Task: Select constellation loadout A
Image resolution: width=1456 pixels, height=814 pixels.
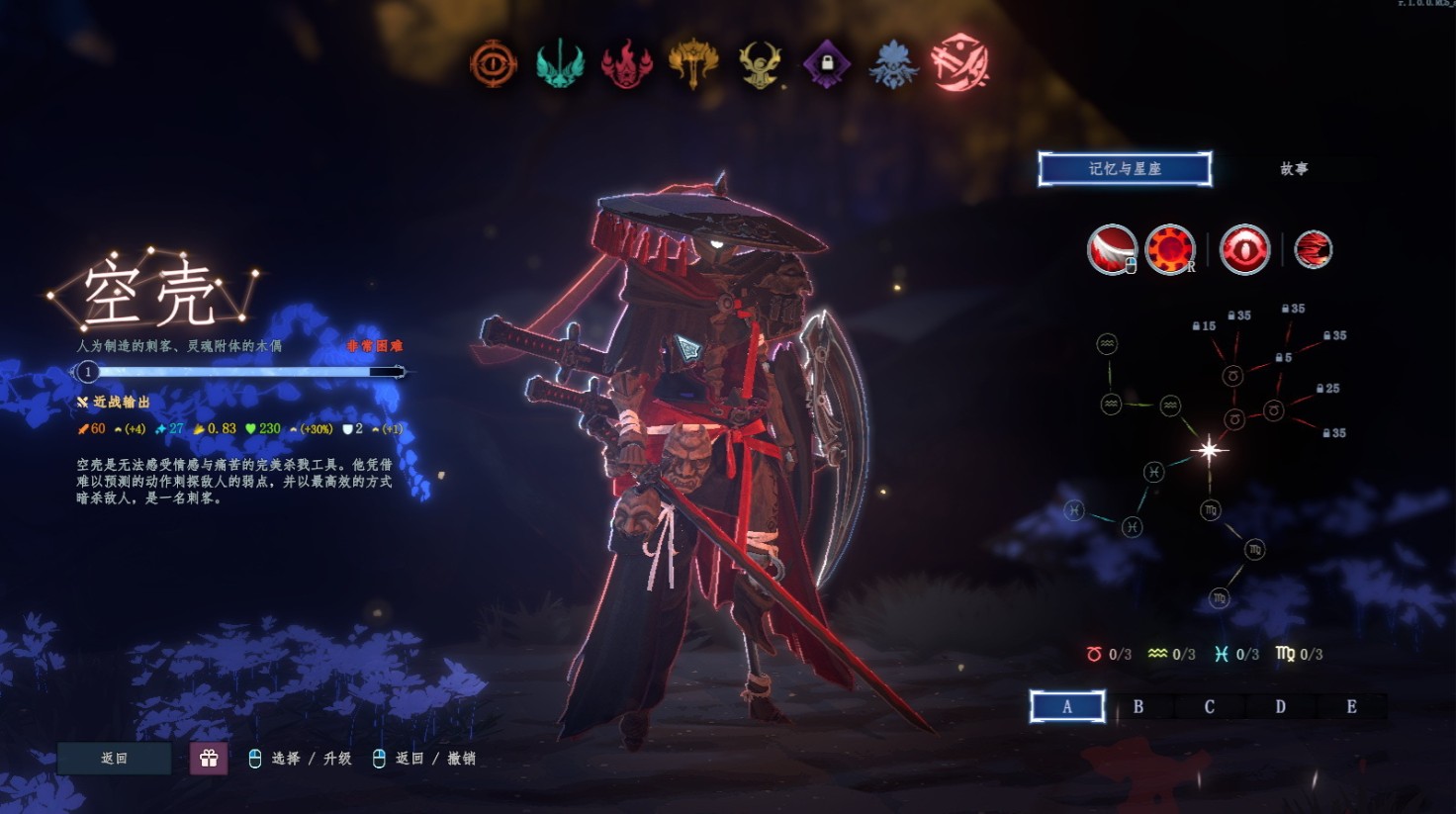Action: point(1067,706)
